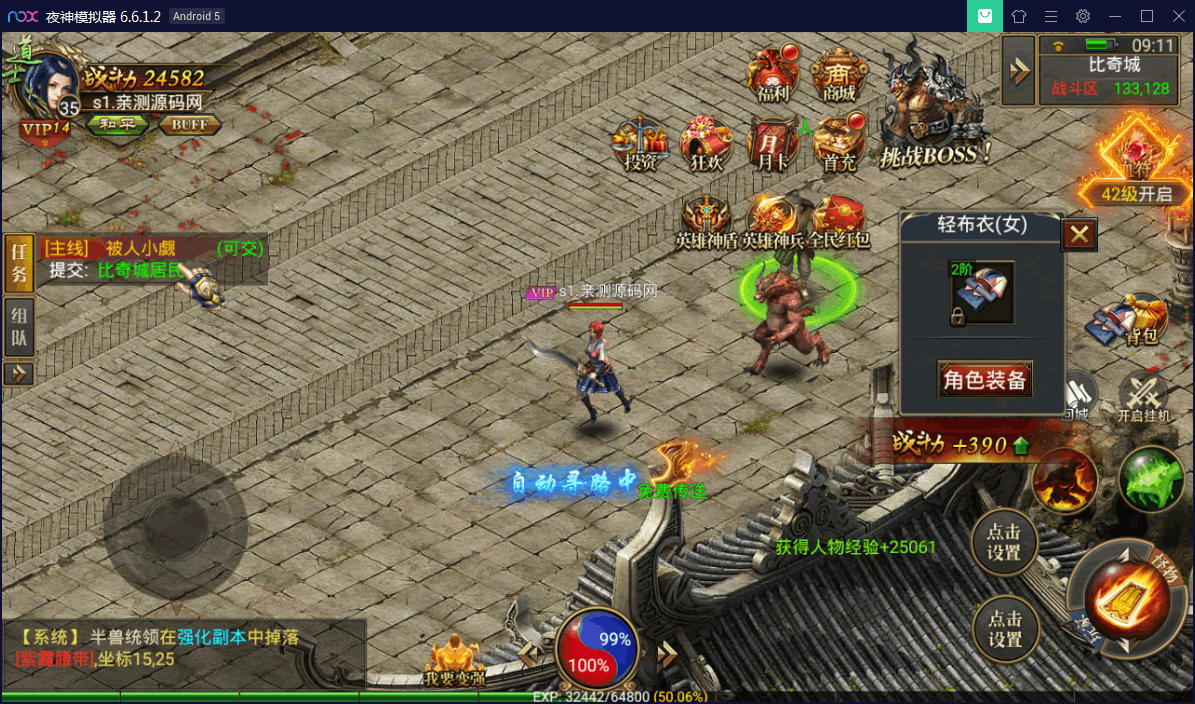Screen dimensions: 1195x704
Task: Open the 商城 shop
Action: point(839,72)
